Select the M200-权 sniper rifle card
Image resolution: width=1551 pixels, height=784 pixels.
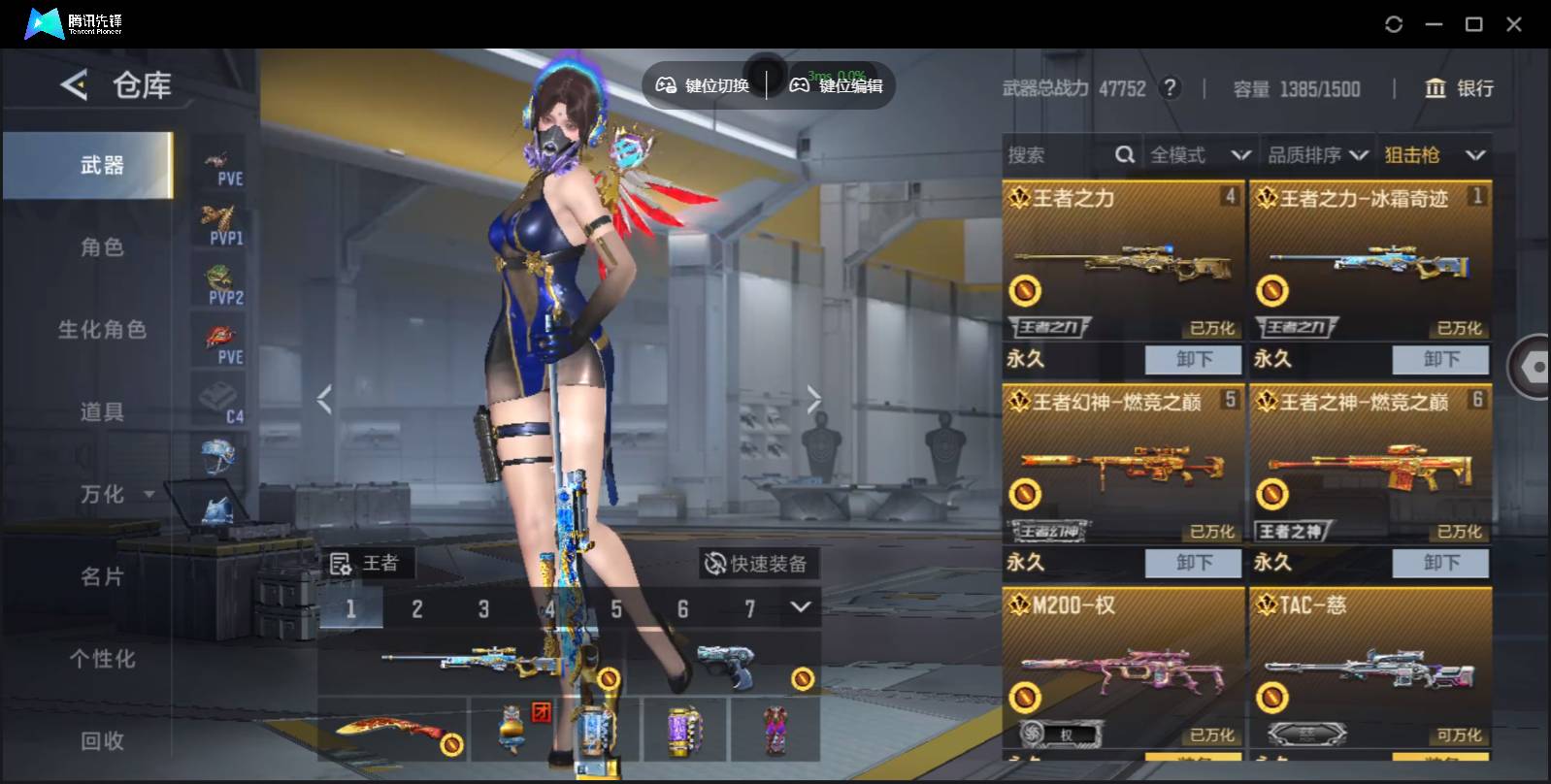[x=1123, y=670]
